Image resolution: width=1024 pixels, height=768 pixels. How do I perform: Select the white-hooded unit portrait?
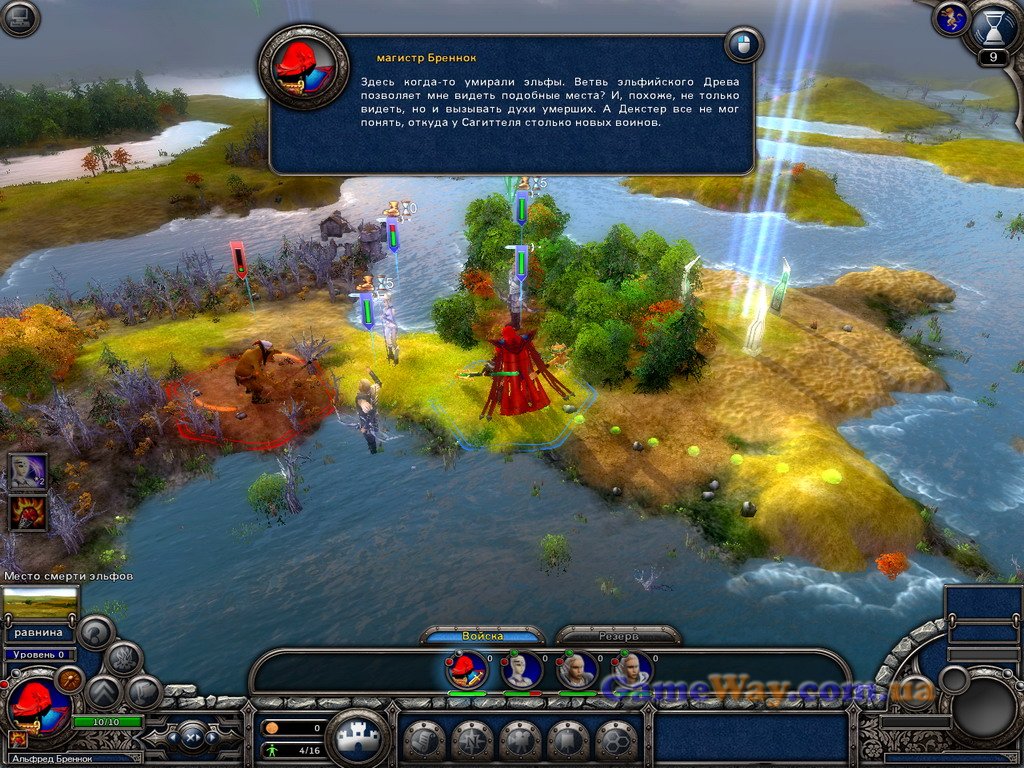[522, 669]
